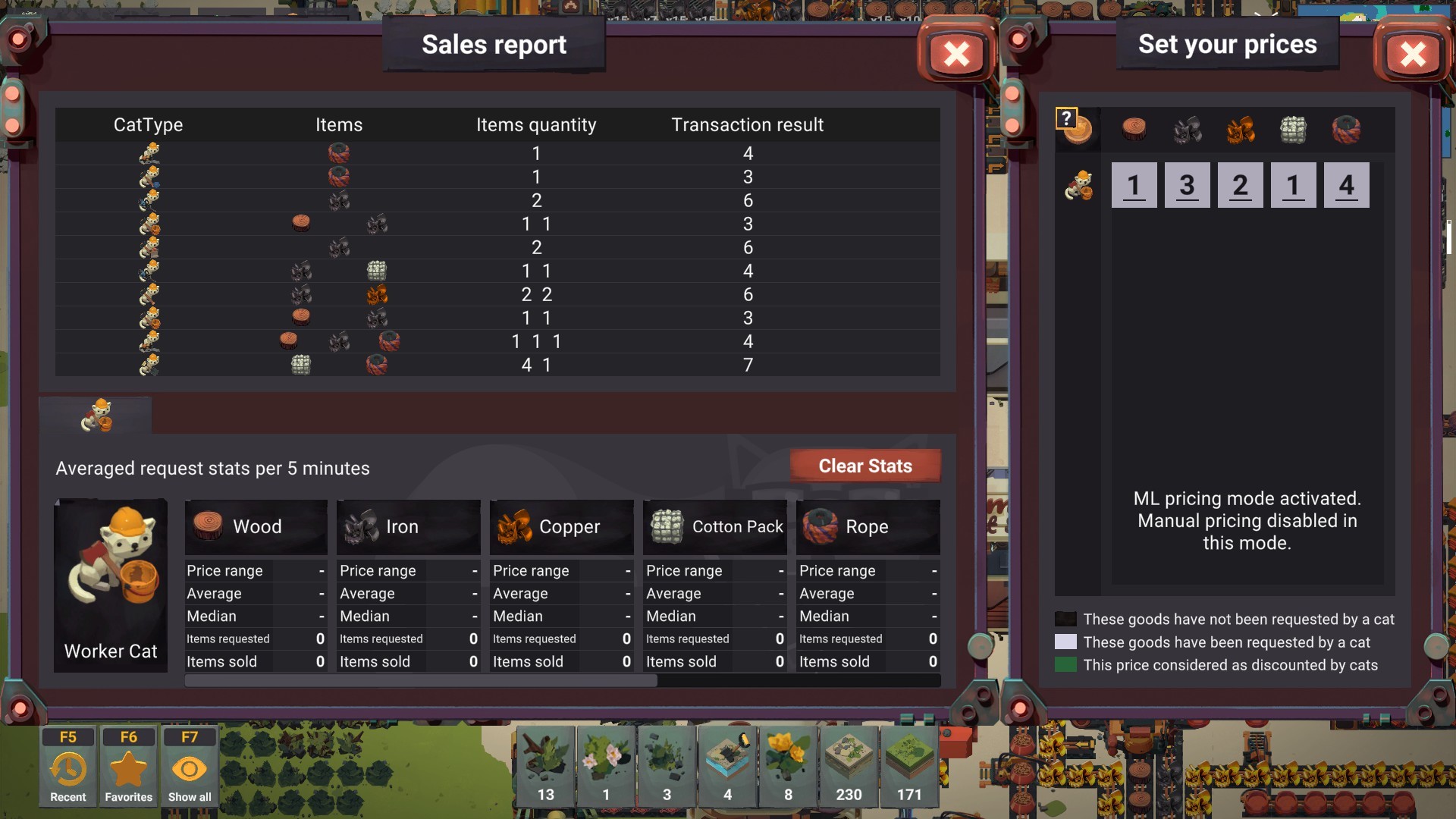Open the Favorites star button
Viewport: 1456px width, 819px height.
click(128, 766)
